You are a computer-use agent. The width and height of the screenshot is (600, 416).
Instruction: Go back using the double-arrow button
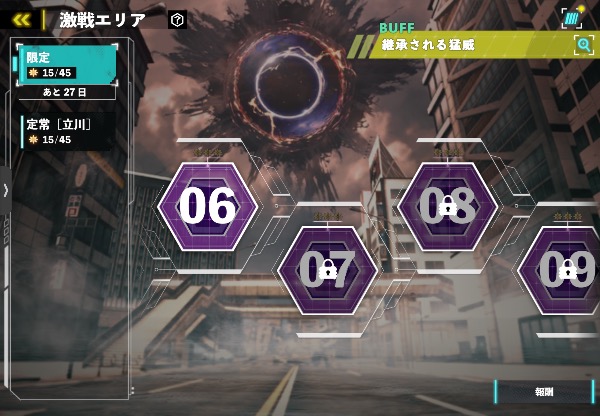pyautogui.click(x=21, y=19)
